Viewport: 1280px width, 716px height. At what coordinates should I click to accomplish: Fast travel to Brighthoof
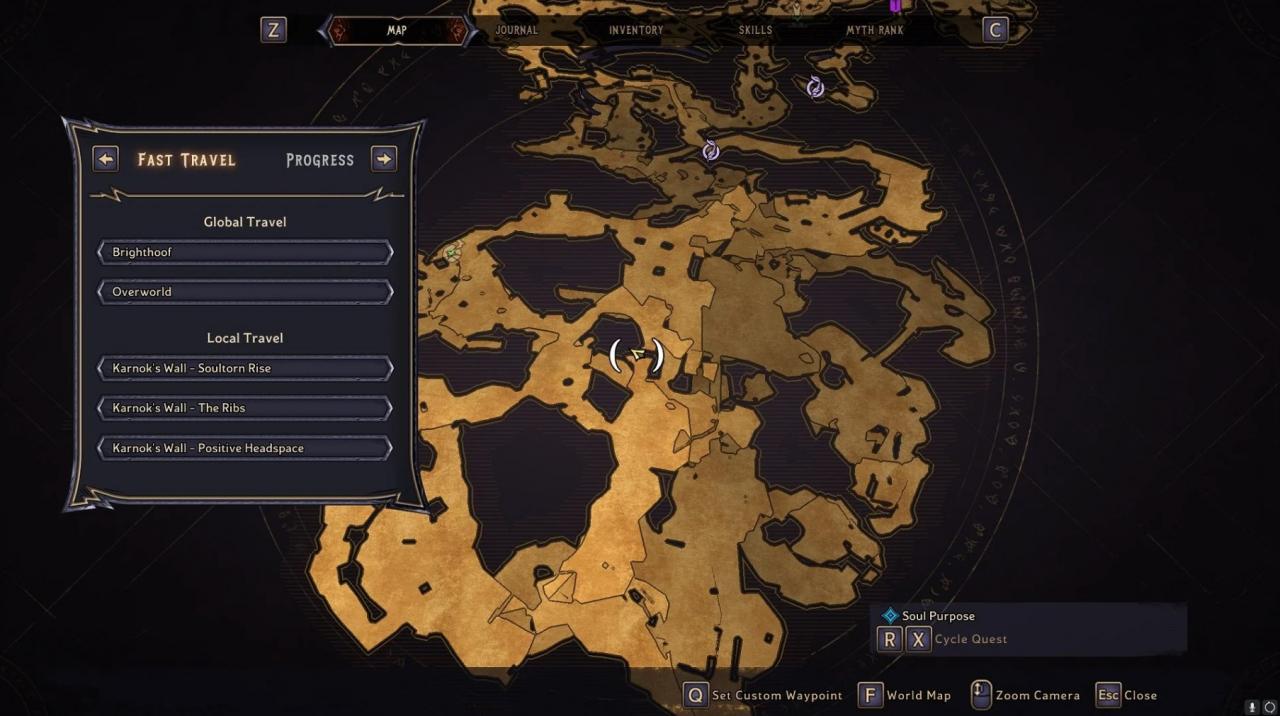(x=245, y=252)
